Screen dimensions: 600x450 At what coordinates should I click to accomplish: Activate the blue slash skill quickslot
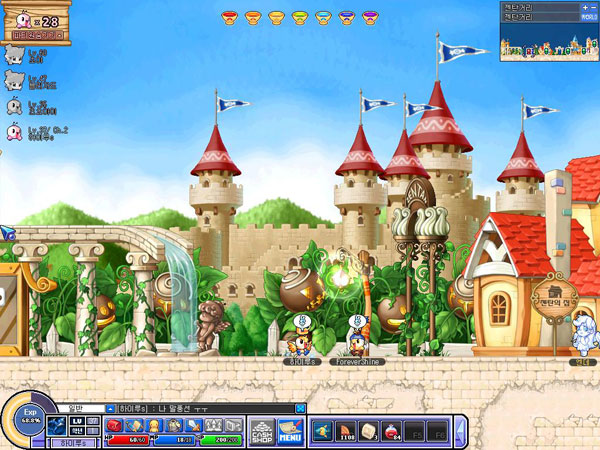pos(323,431)
